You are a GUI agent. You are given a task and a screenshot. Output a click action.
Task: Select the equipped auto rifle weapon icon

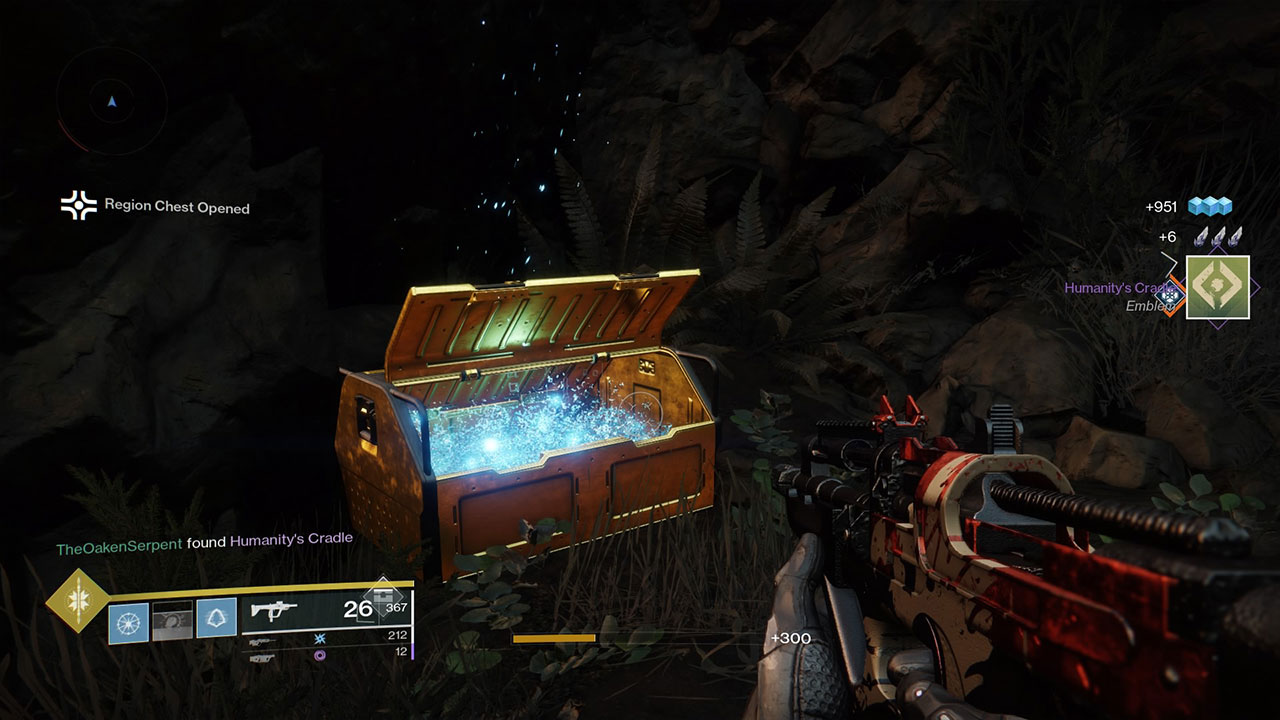pos(273,609)
